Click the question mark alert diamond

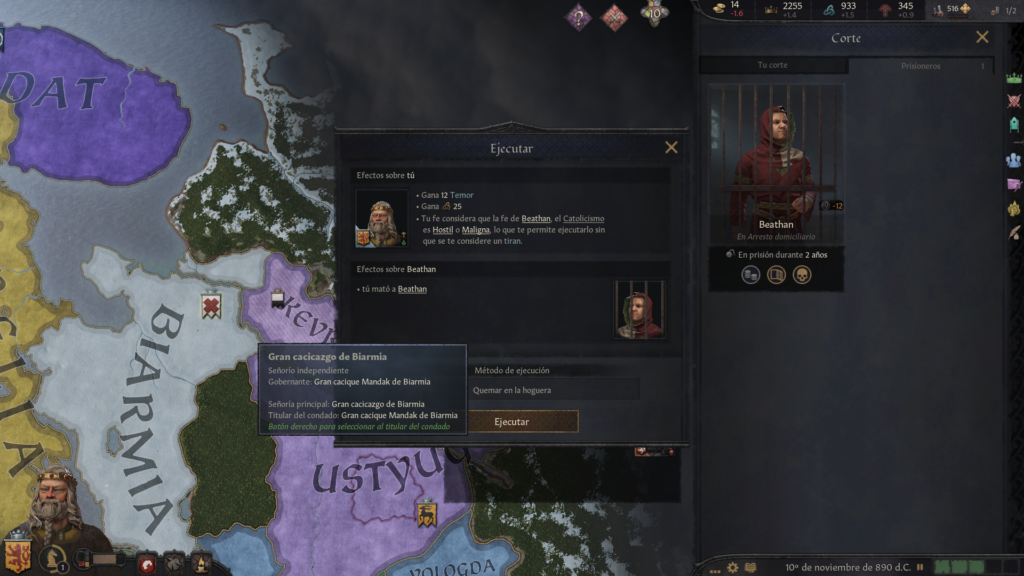[x=578, y=17]
